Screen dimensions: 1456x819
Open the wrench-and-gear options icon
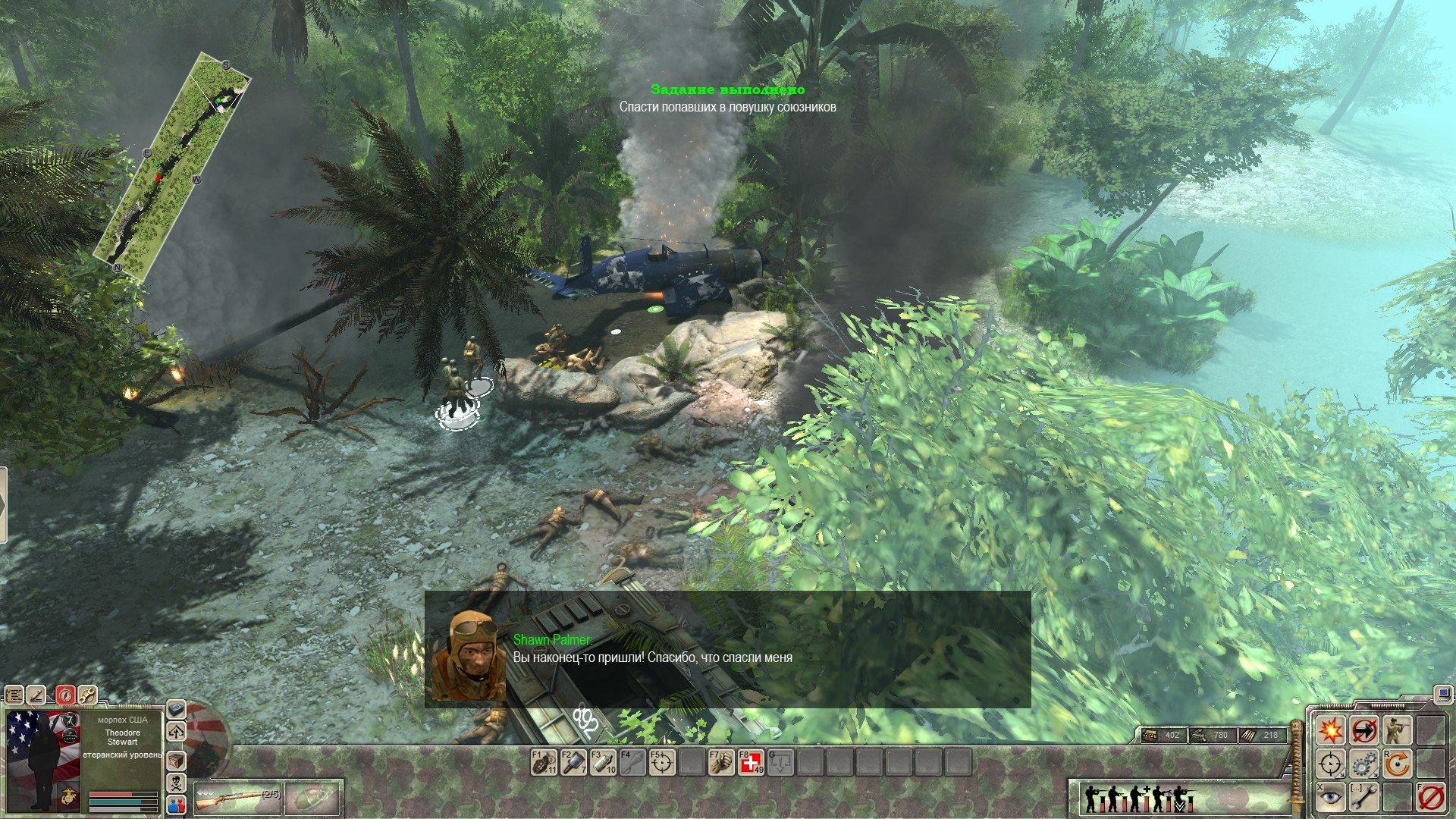click(88, 695)
